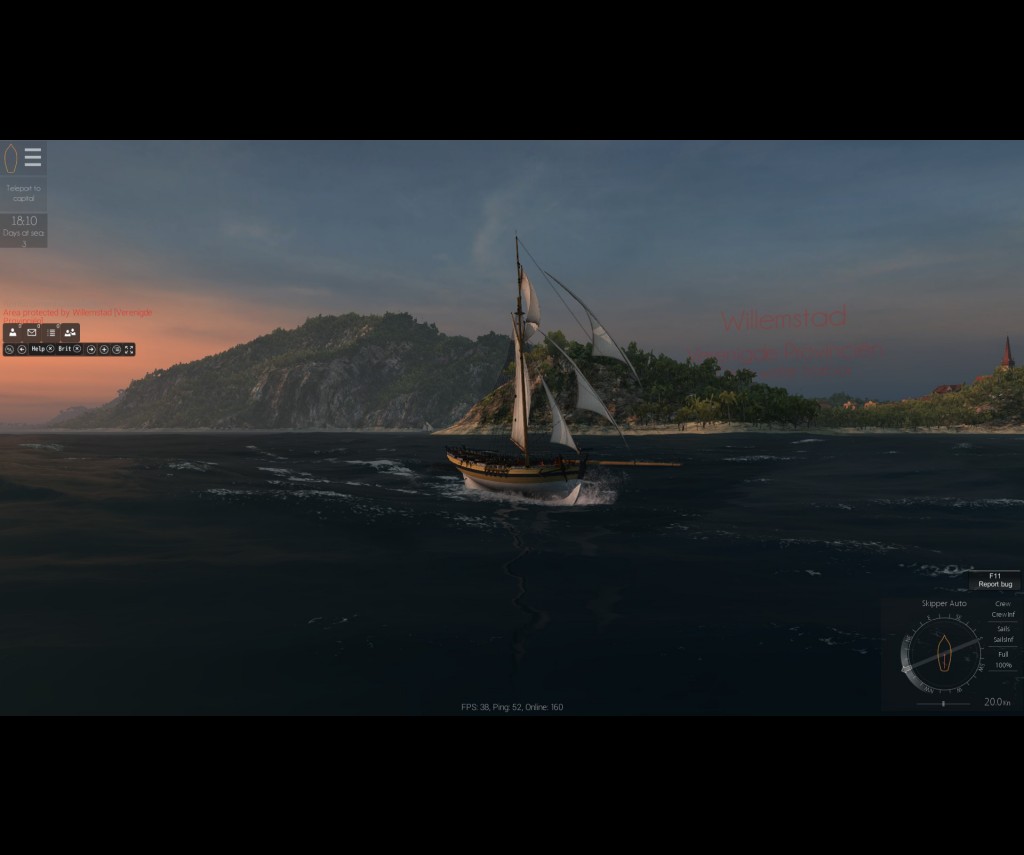Show the list panel icon
The width and height of the screenshot is (1024, 855).
tap(51, 332)
